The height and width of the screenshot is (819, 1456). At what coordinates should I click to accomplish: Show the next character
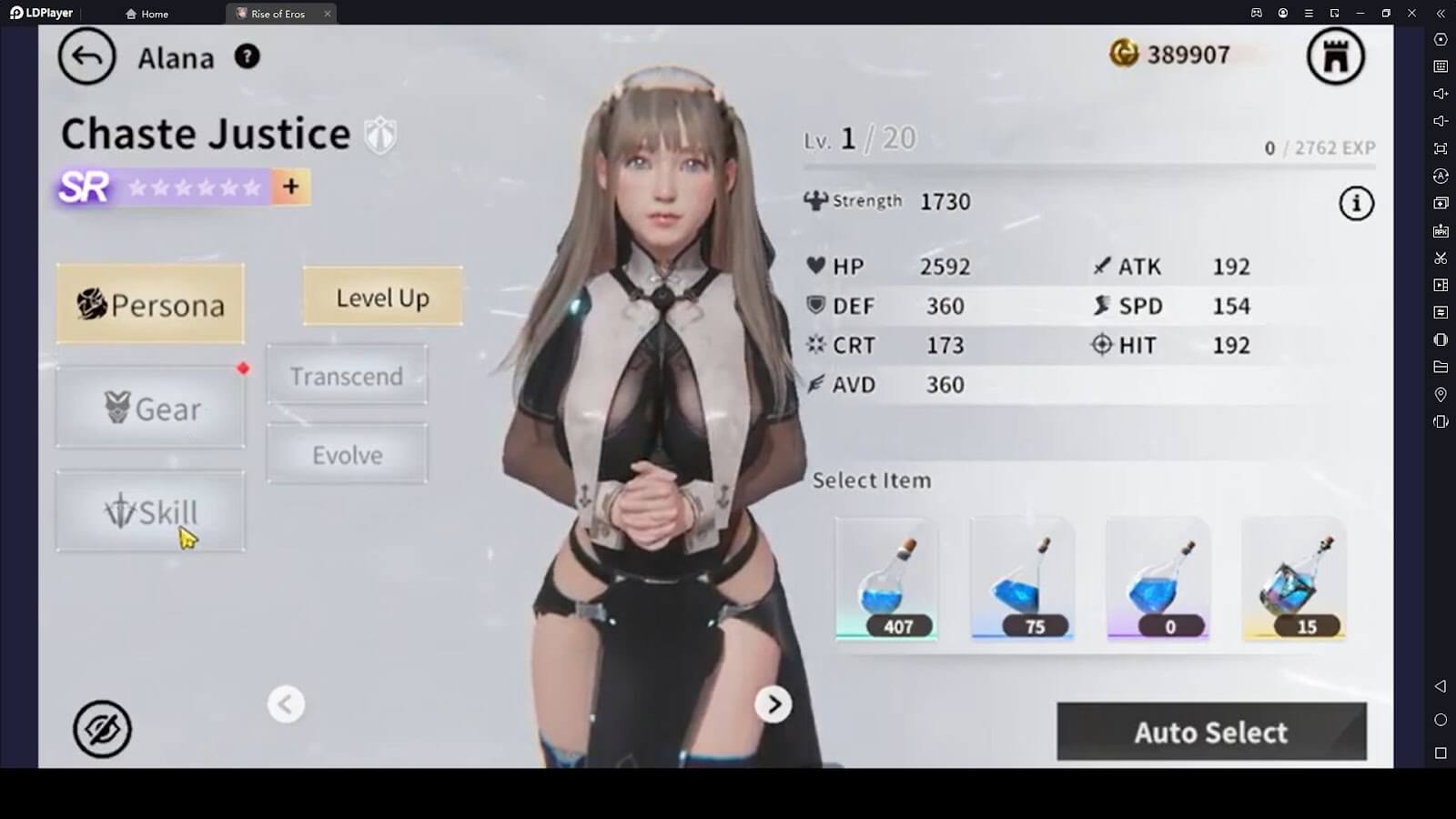pyautogui.click(x=773, y=703)
